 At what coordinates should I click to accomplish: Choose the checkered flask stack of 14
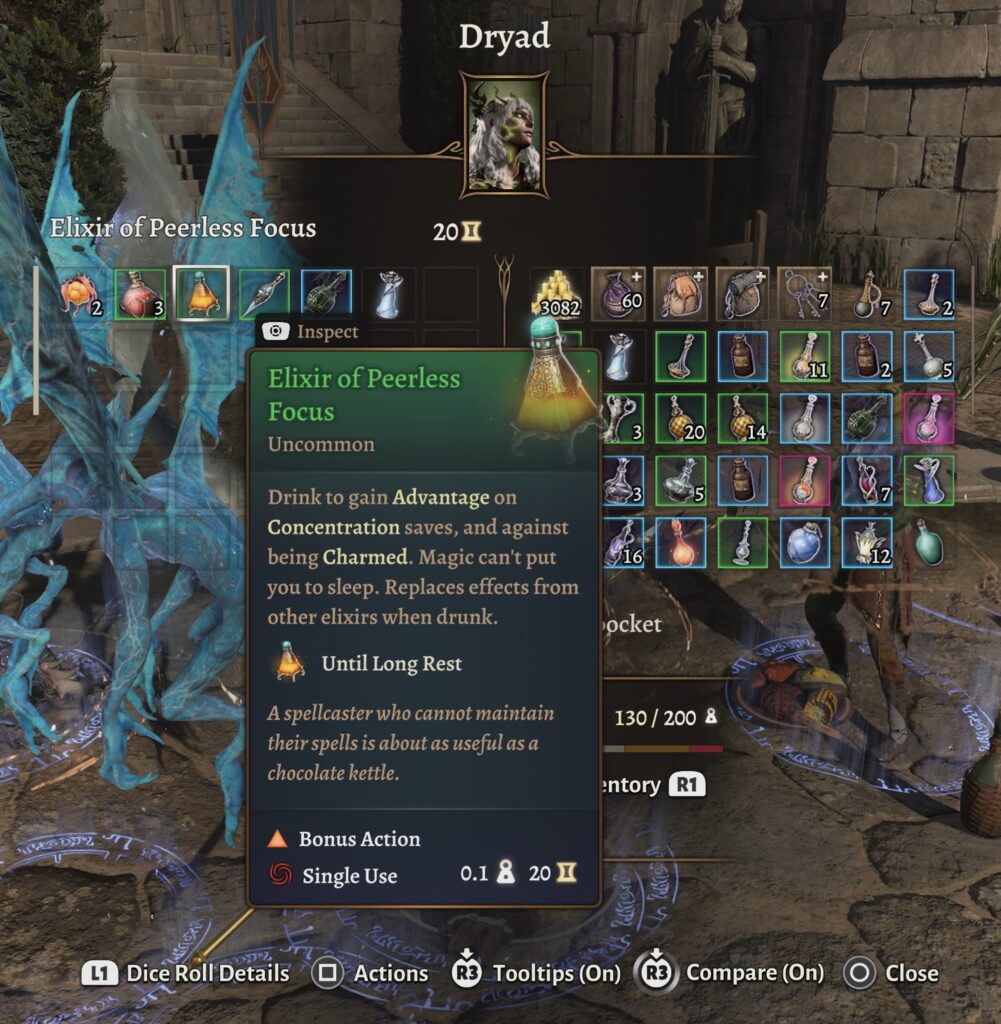click(743, 418)
